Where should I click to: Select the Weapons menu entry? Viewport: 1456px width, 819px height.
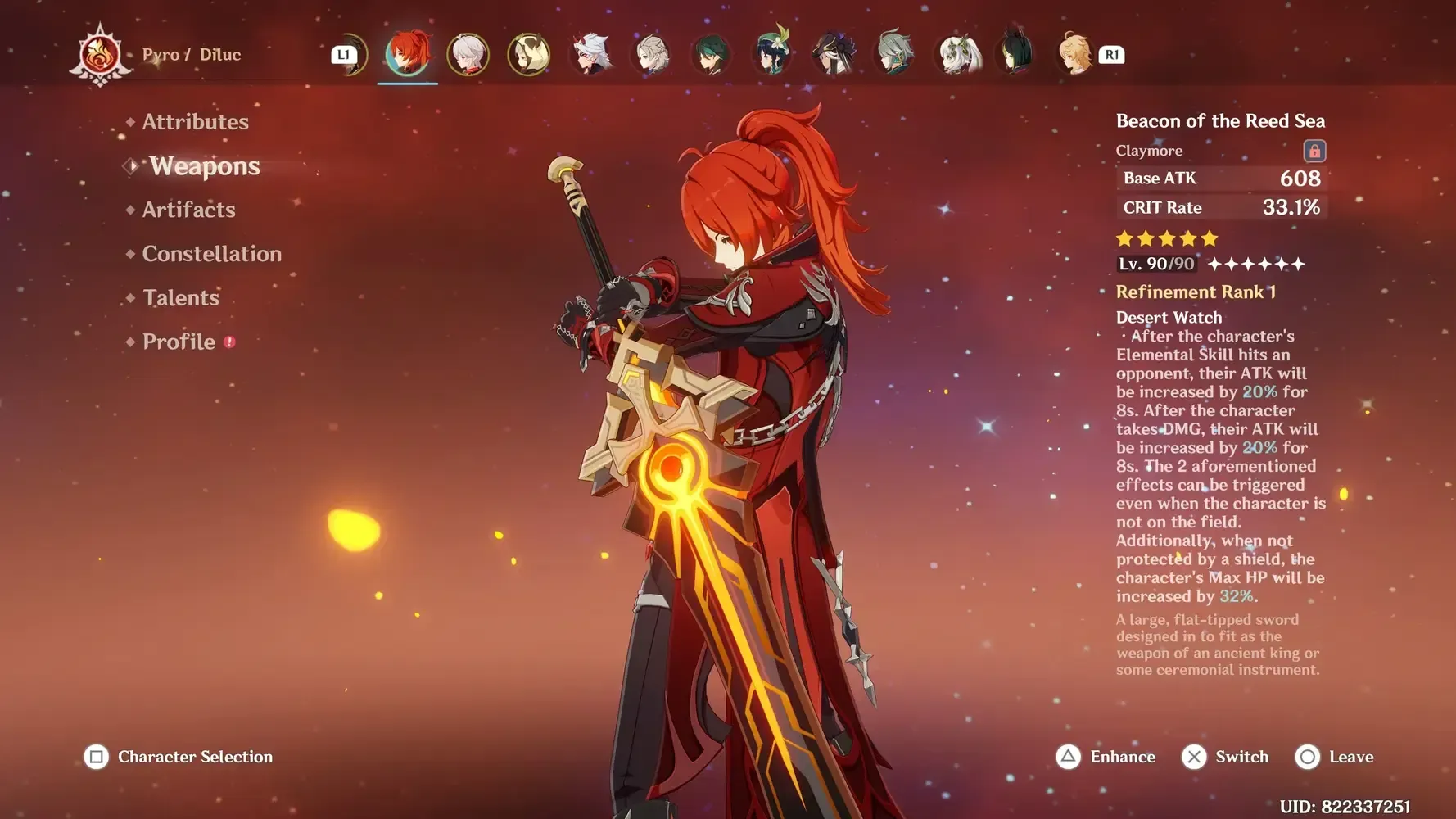(204, 166)
